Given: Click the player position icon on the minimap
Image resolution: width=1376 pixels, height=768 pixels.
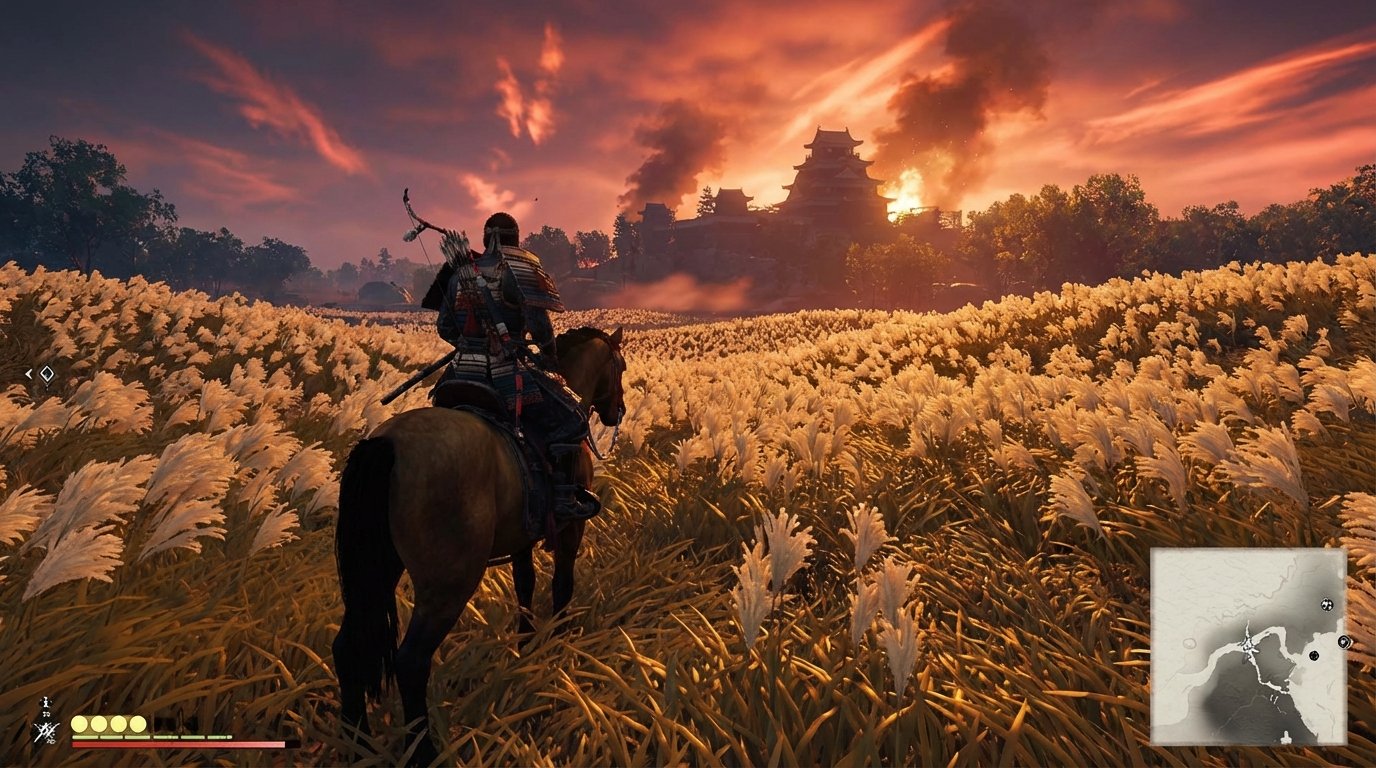Looking at the screenshot, I should click(1248, 645).
